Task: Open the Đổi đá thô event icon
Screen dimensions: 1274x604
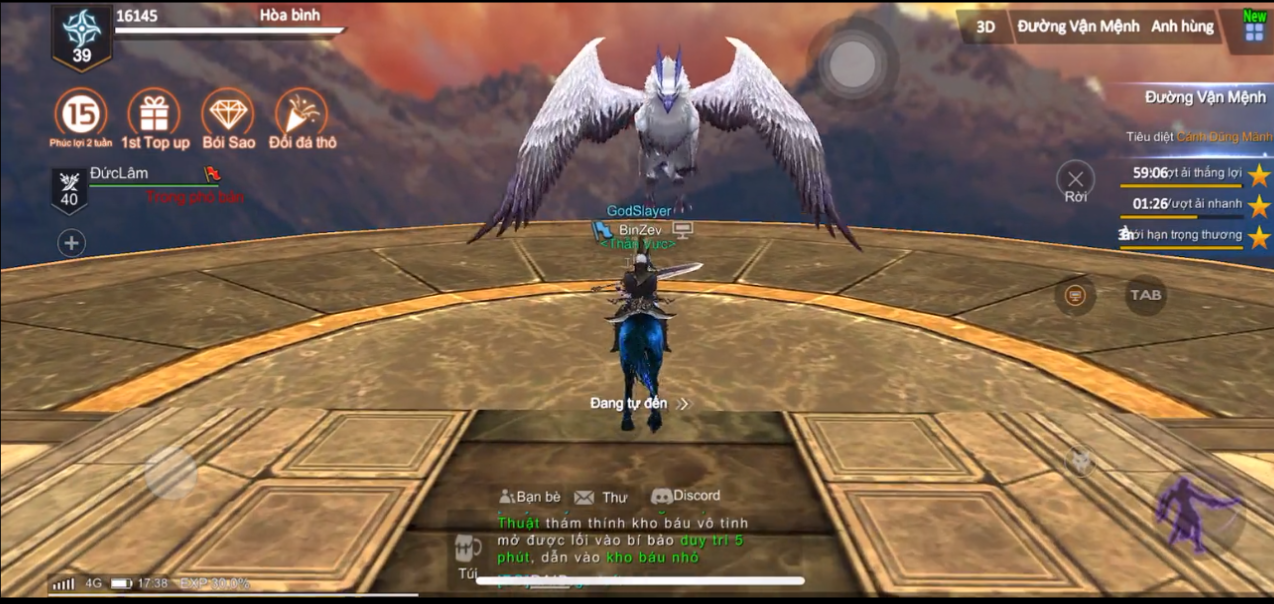Action: (302, 114)
